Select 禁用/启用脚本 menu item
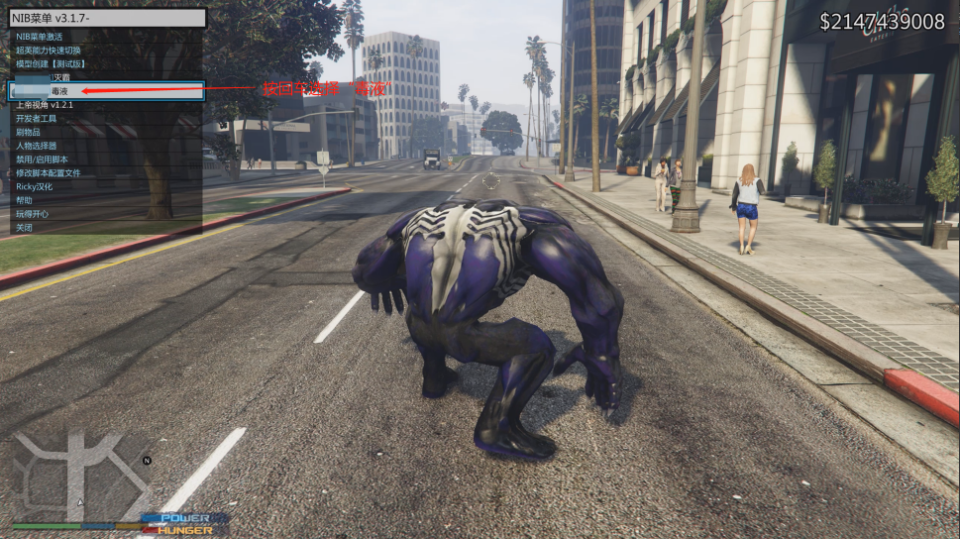 [42, 159]
